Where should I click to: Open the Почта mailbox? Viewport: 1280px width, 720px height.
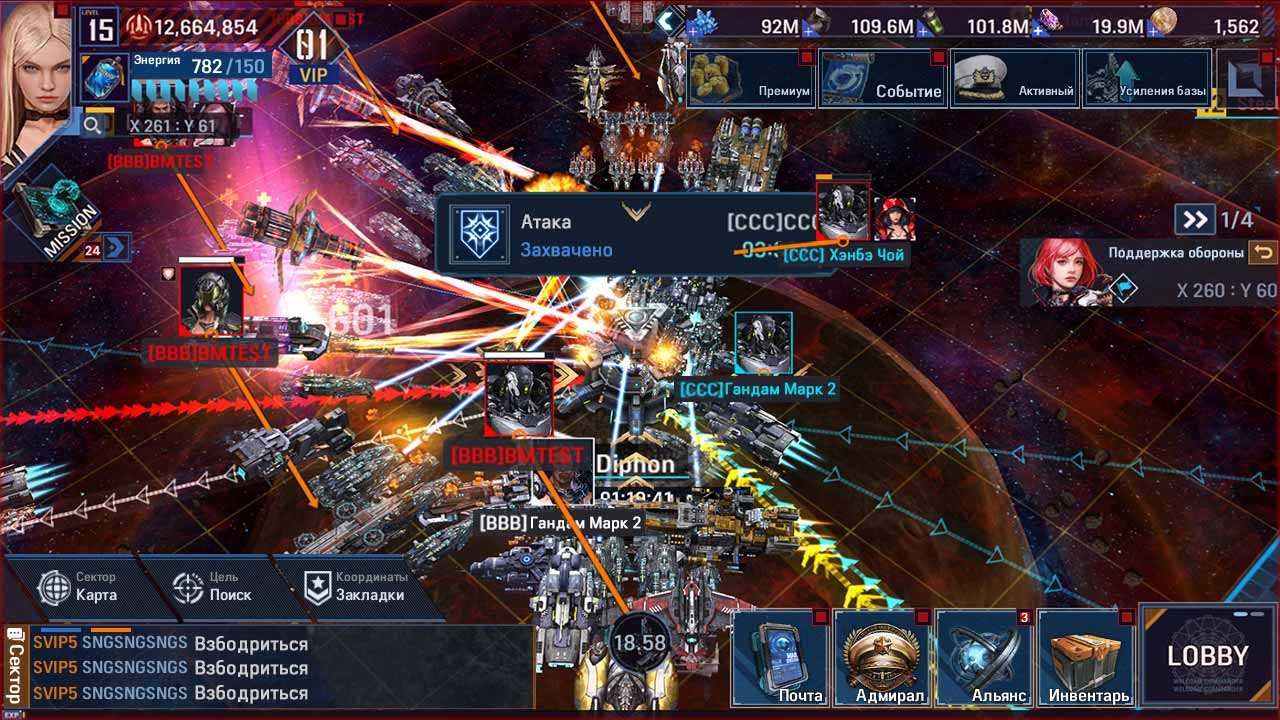point(781,658)
